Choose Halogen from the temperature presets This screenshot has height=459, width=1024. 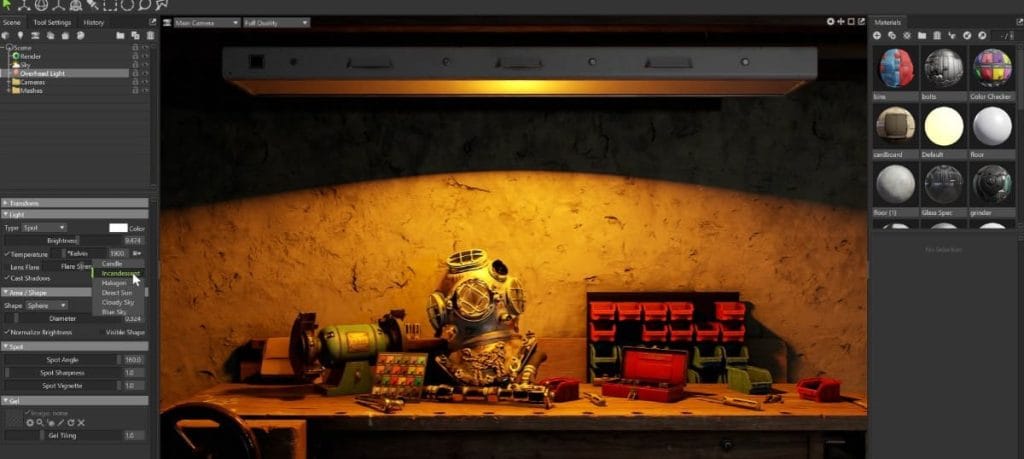[114, 283]
